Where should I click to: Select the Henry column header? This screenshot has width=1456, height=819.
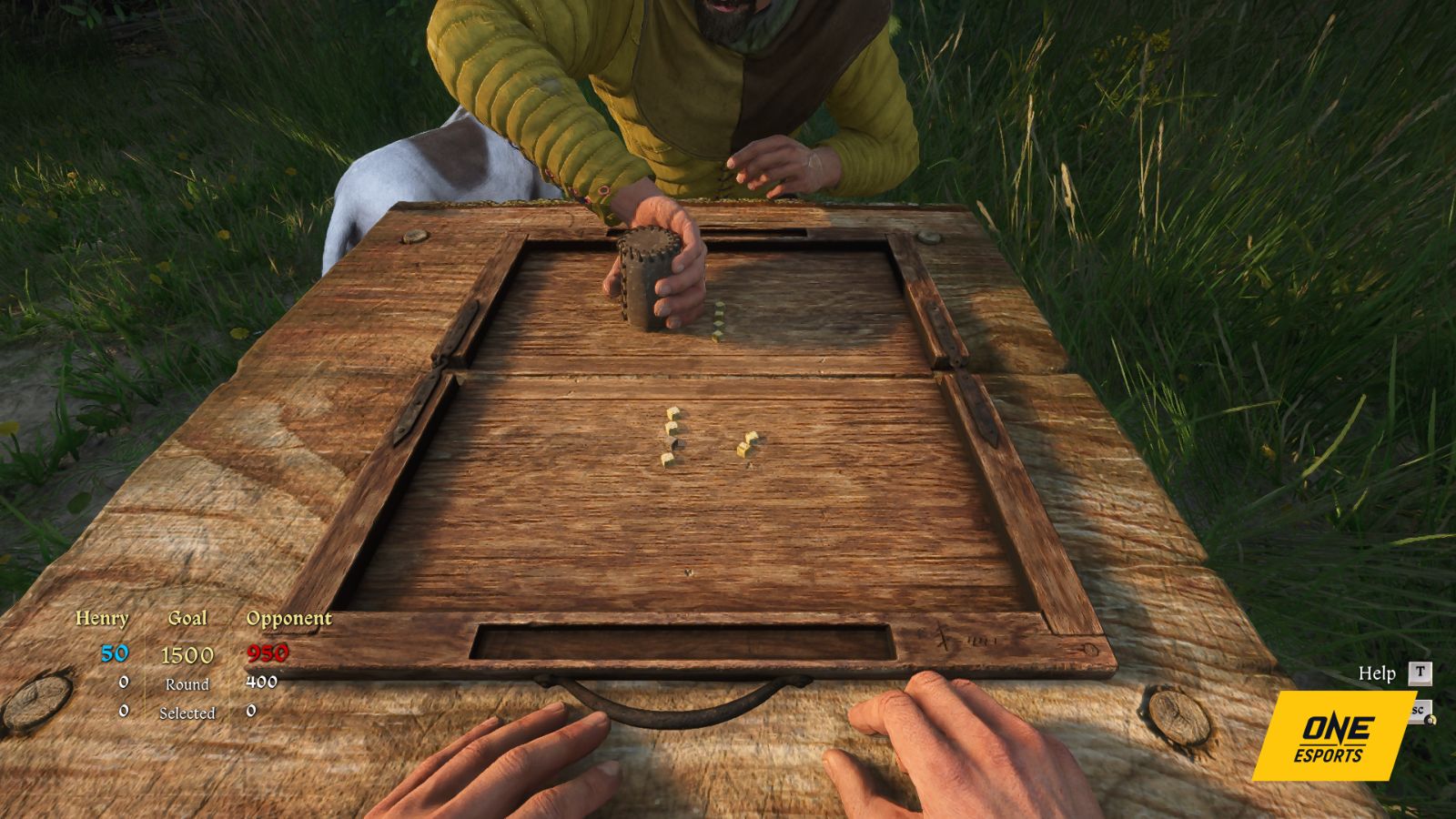[x=103, y=617]
